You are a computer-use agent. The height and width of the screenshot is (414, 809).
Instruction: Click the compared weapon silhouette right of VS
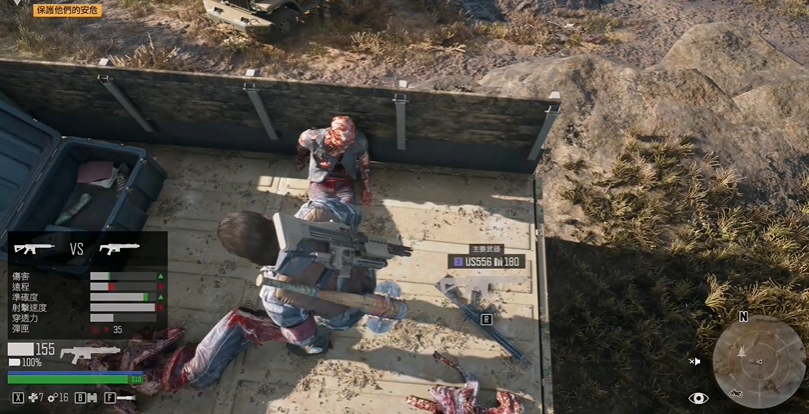[x=119, y=248]
